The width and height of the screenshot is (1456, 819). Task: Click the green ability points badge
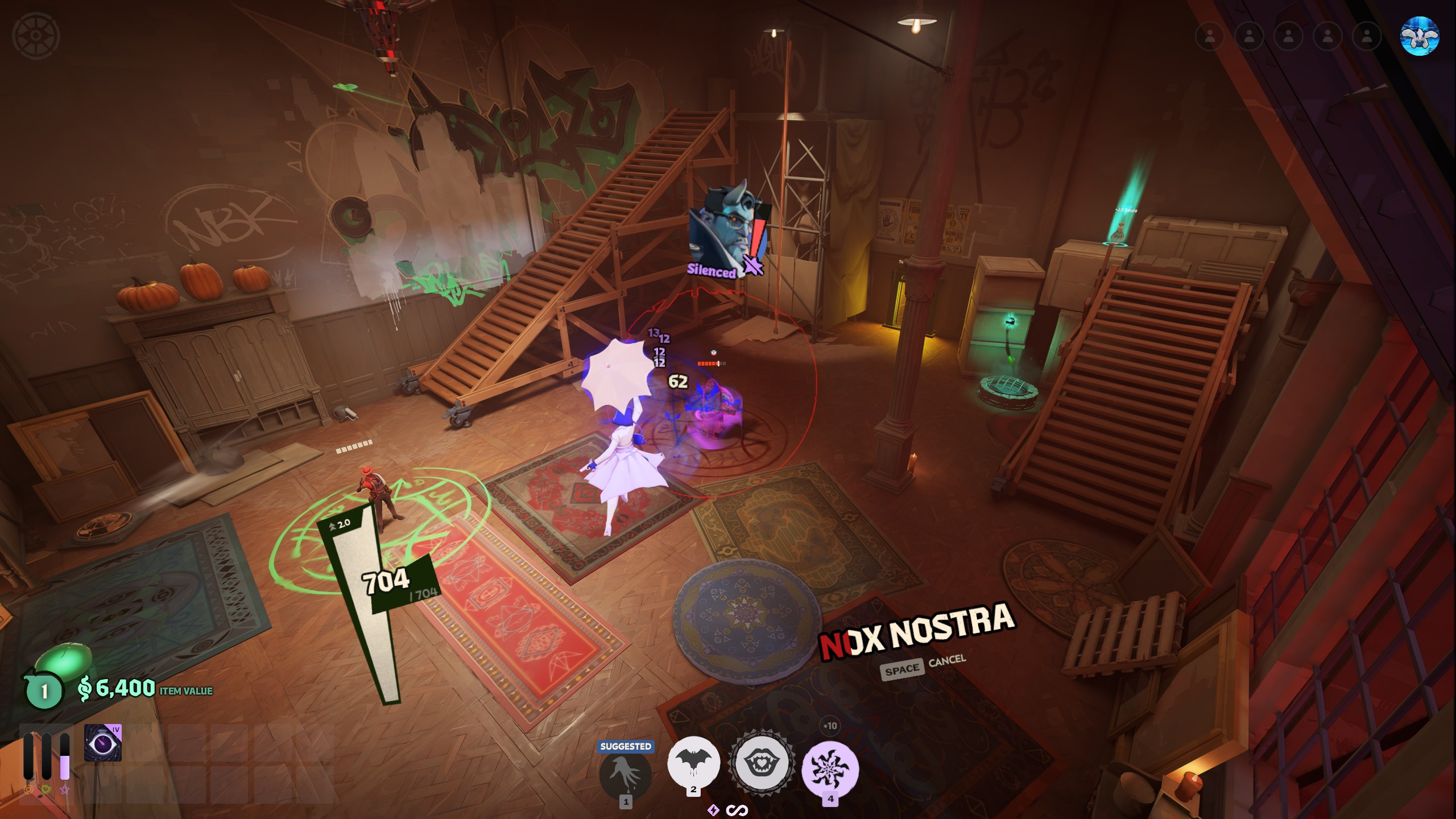coord(44,691)
